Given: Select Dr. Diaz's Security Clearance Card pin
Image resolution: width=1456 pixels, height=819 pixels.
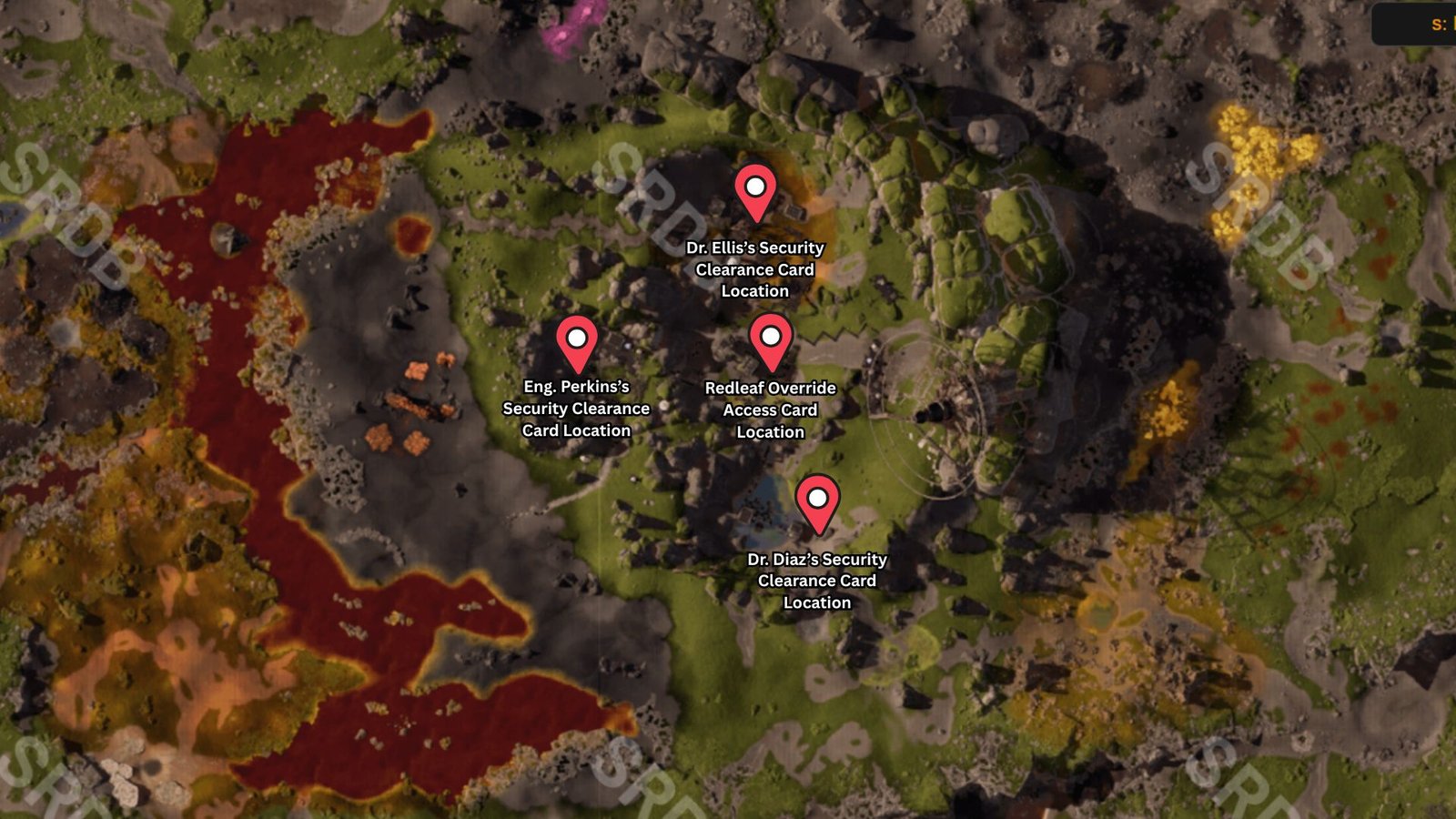Looking at the screenshot, I should coord(816,498).
